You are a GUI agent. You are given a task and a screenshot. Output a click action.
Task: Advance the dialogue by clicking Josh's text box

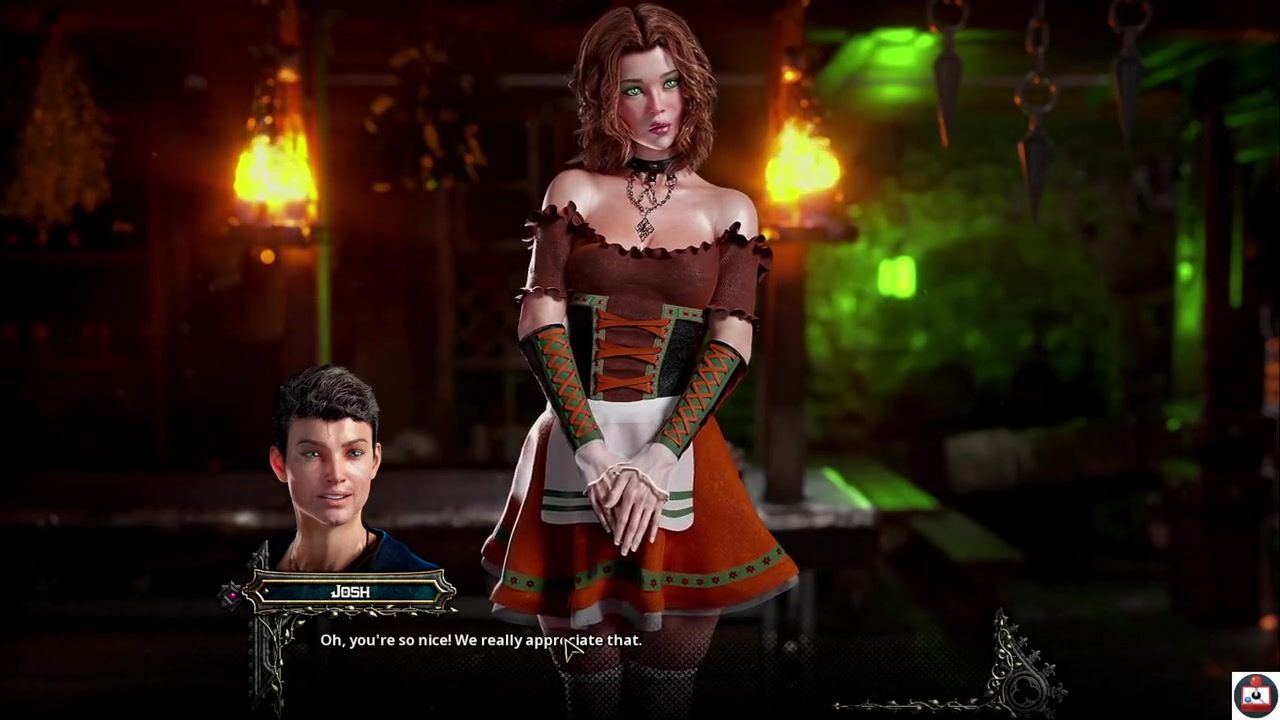tap(480, 640)
